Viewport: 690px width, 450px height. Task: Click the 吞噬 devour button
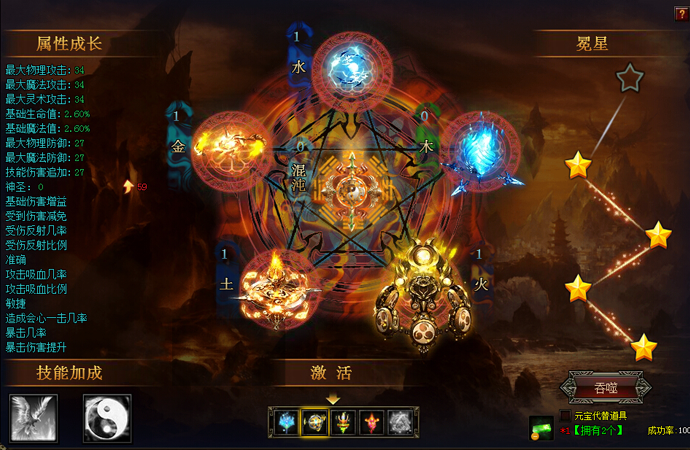[x=606, y=386]
